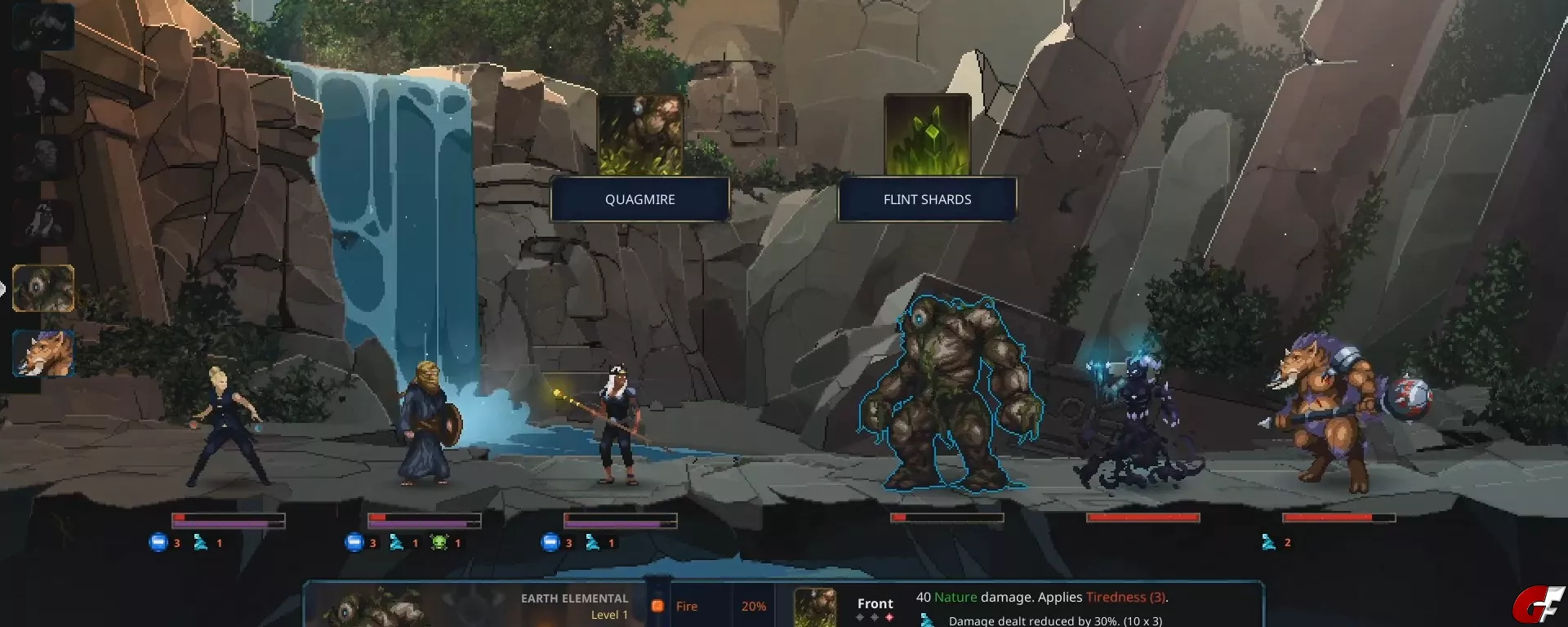Viewport: 1568px width, 627px height.
Task: Select the Quagmire ability button
Action: [x=639, y=199]
